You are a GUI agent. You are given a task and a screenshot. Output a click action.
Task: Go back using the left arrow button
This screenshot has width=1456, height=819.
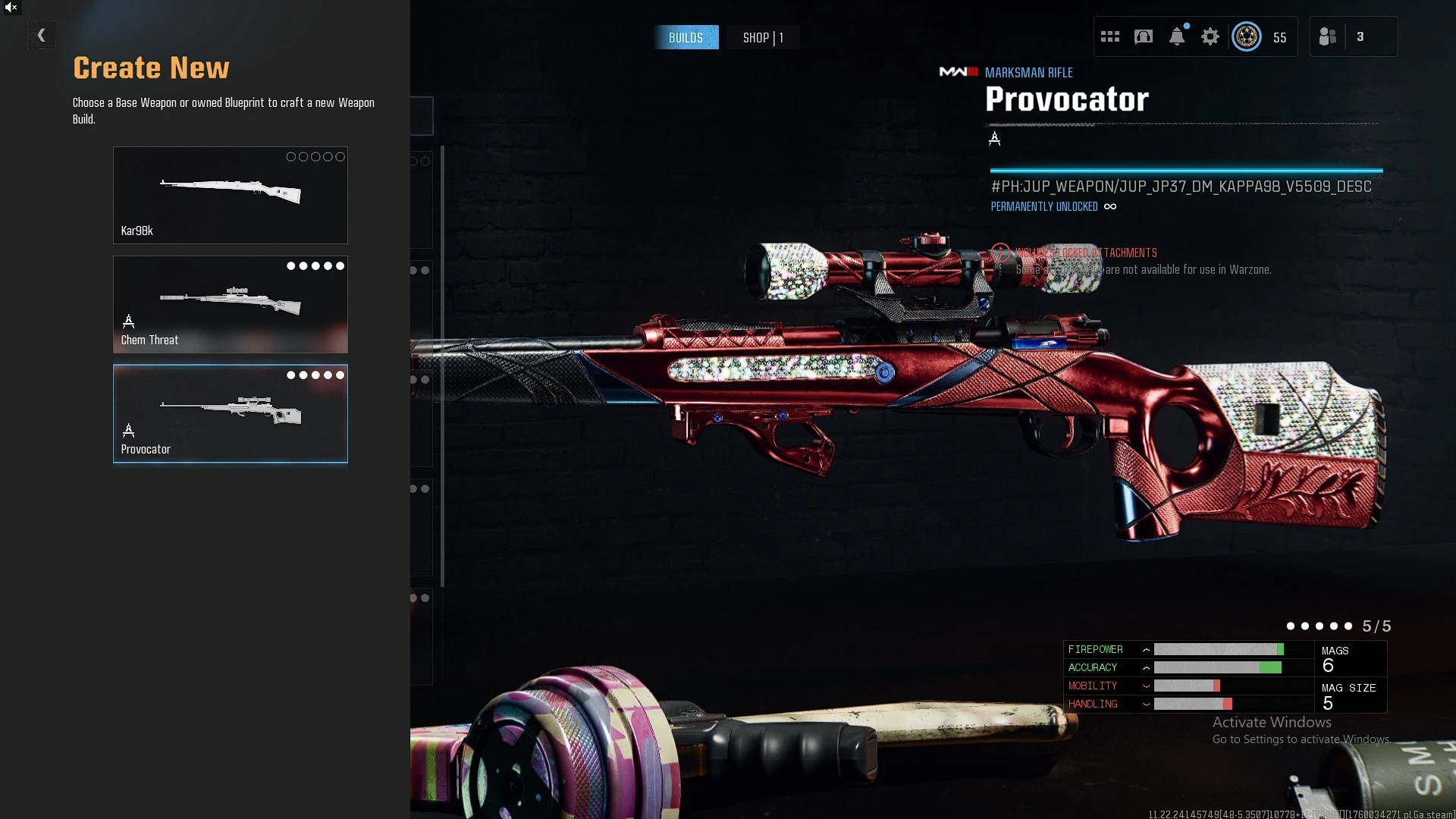click(42, 35)
